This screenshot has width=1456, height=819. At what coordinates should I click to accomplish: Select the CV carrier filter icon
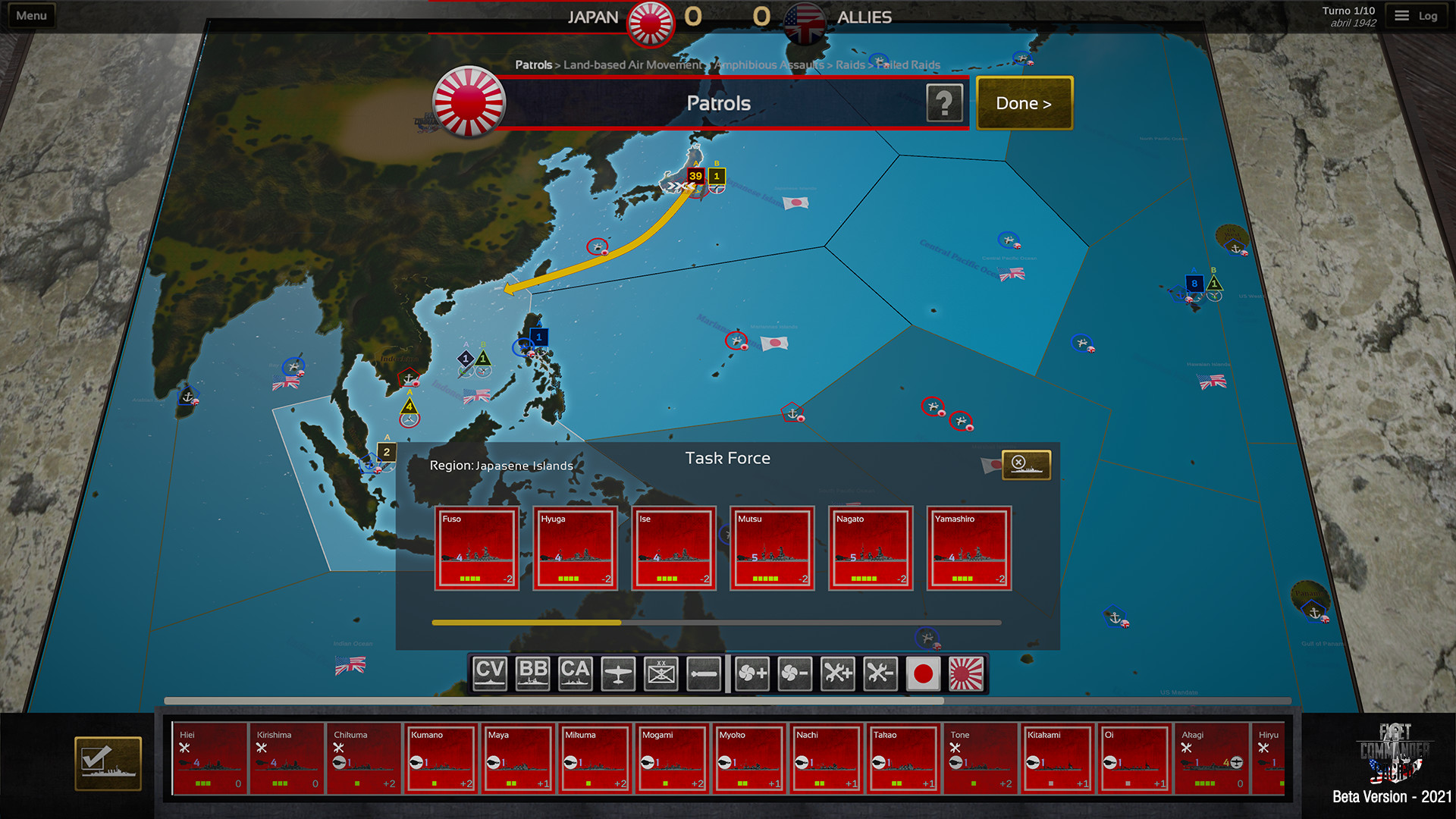tap(490, 673)
